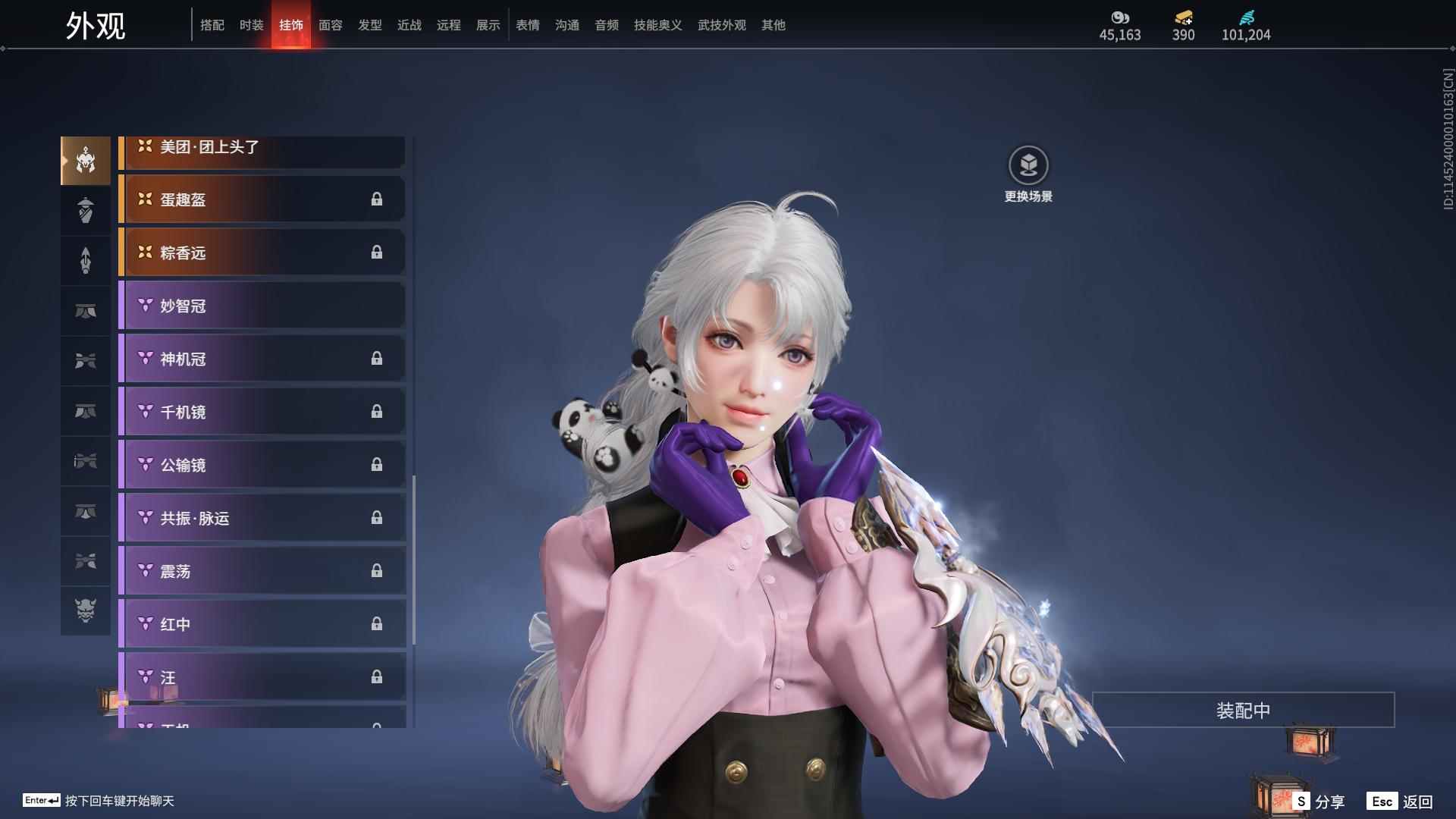Open the 近战 weapon tab
Viewport: 1456px width, 819px height.
coord(409,25)
